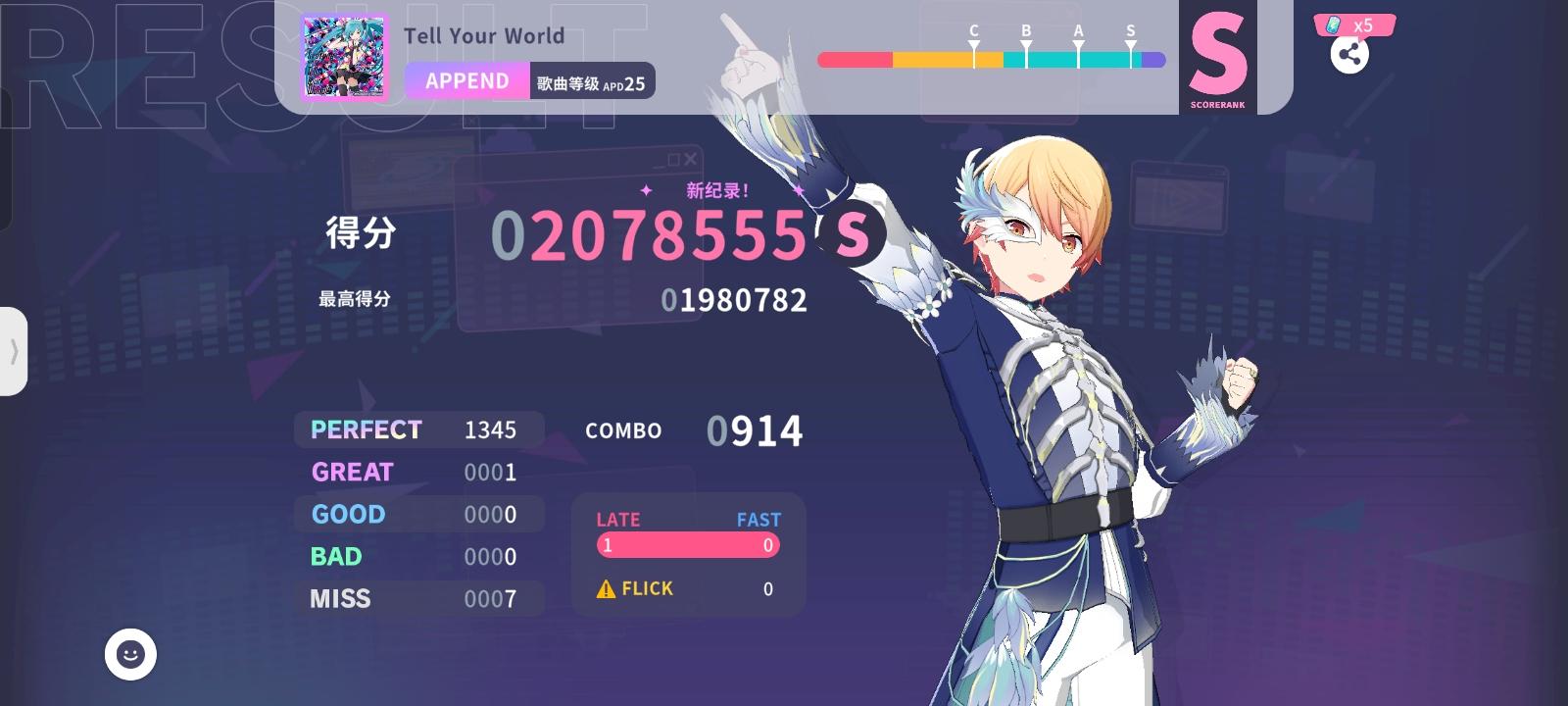The height and width of the screenshot is (706, 1568).
Task: Click the C marker on the rank gauge
Action: pos(972,44)
